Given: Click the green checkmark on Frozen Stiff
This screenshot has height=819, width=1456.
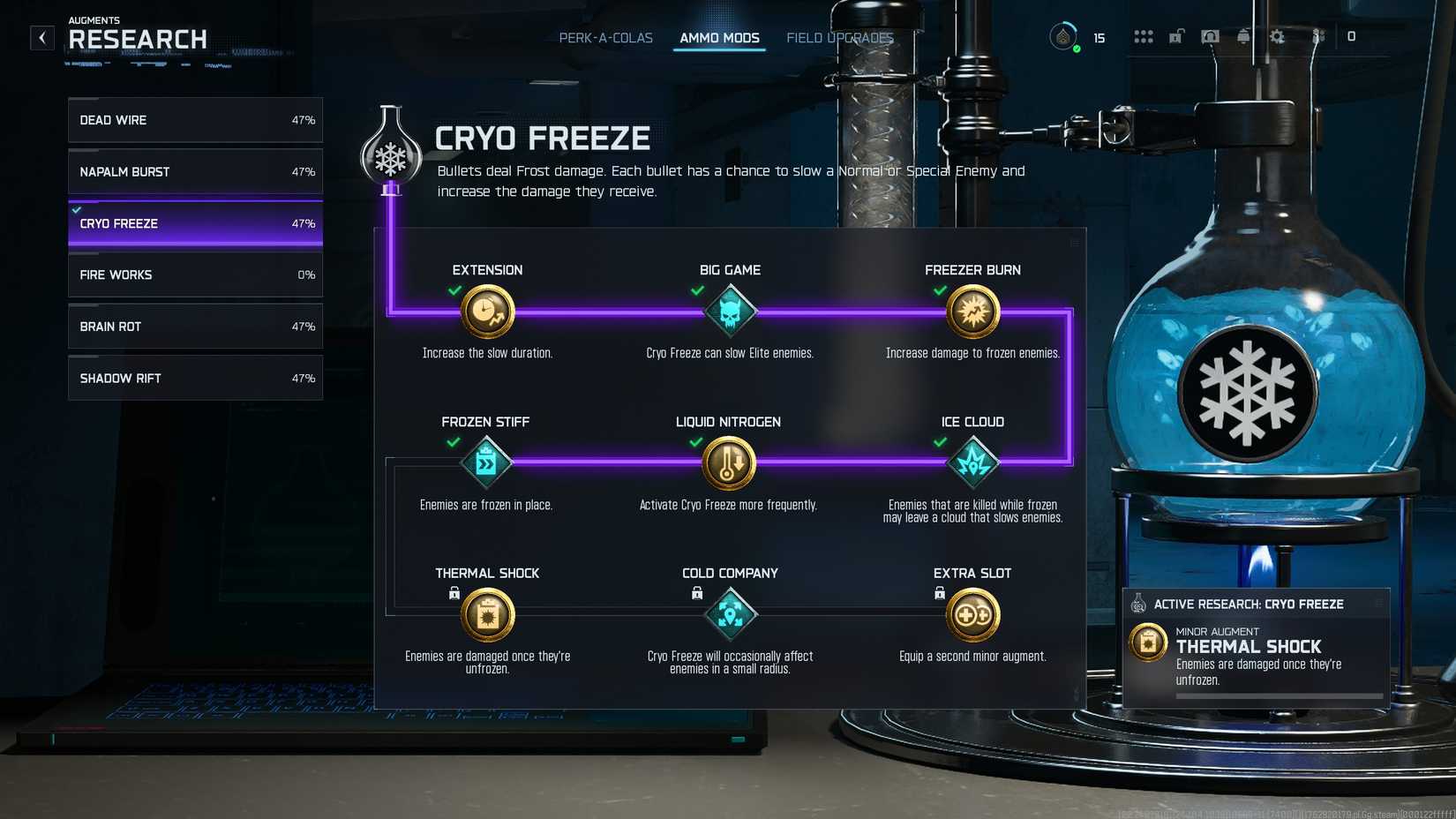Looking at the screenshot, I should click(455, 442).
